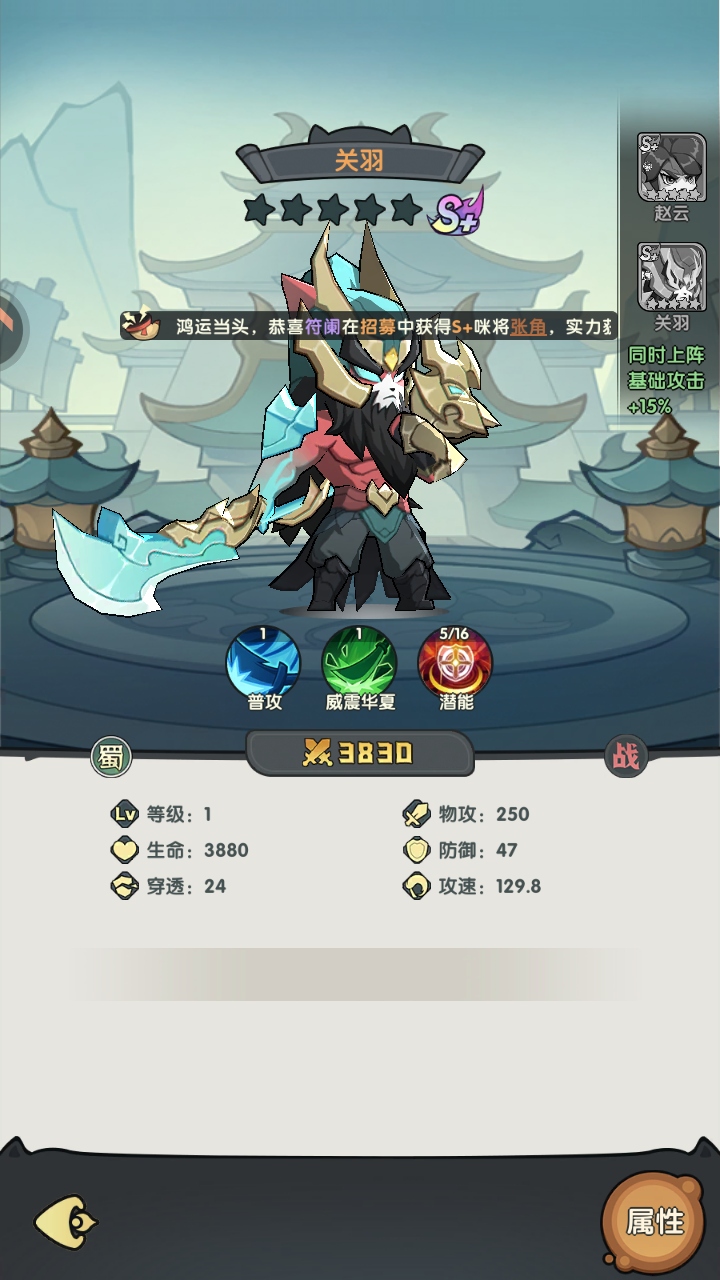This screenshot has height=1280, width=720.
Task: Open the 张角 link in announcement
Action: click(x=529, y=327)
